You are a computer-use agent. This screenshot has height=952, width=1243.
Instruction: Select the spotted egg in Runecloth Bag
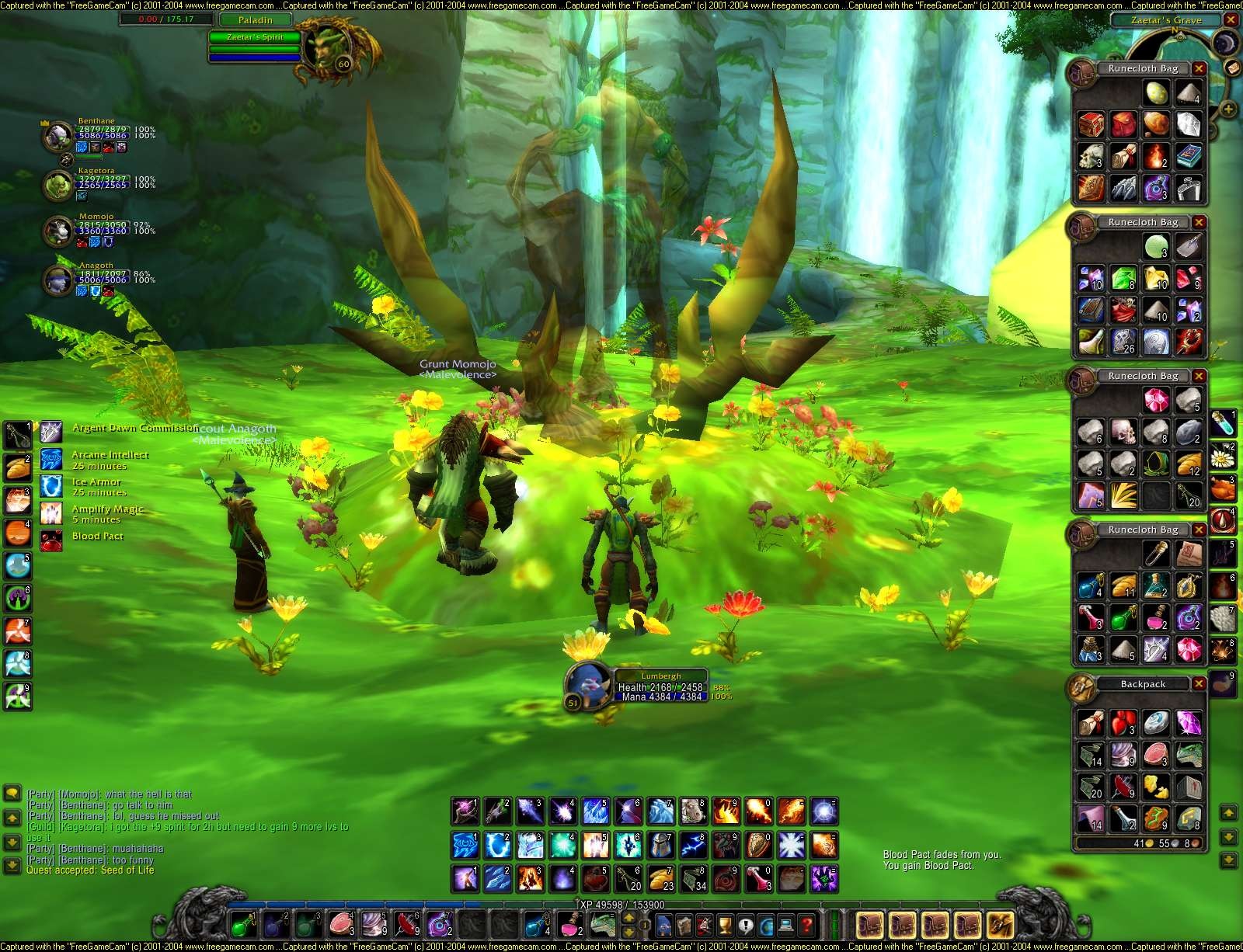(1156, 94)
